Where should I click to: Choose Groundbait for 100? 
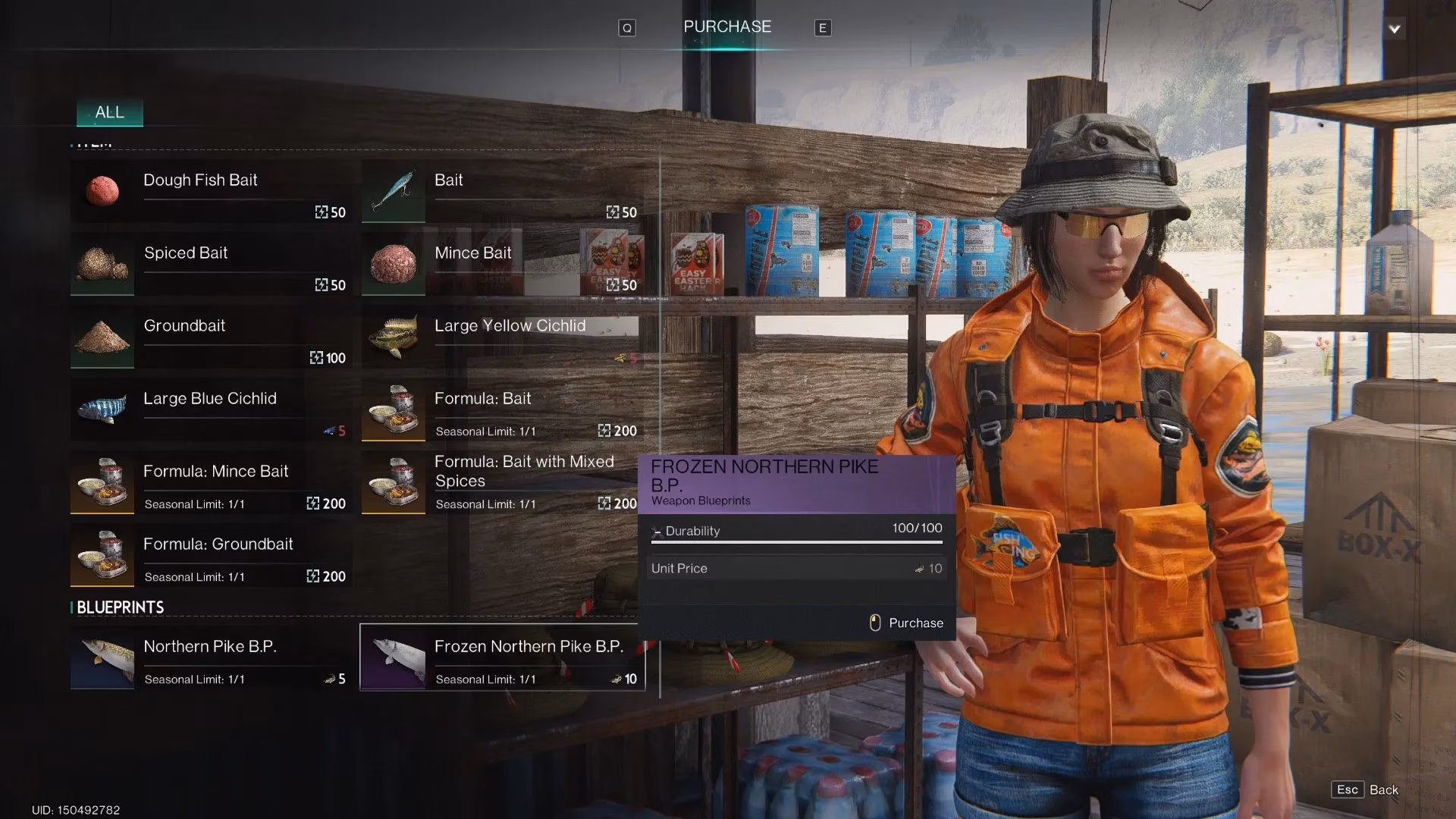[x=211, y=336]
